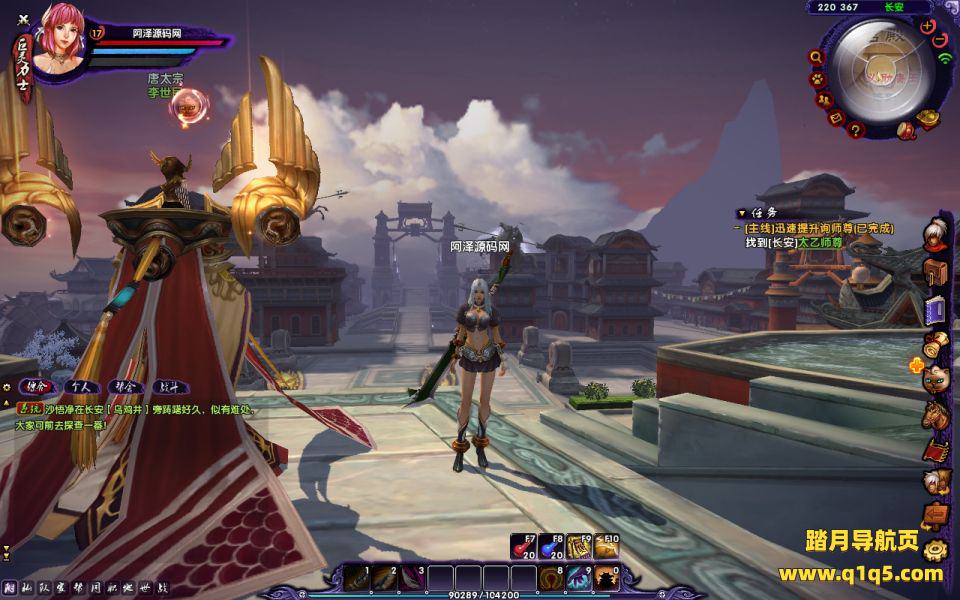
Task: Open the gold ingot shop icon
Action: click(927, 119)
